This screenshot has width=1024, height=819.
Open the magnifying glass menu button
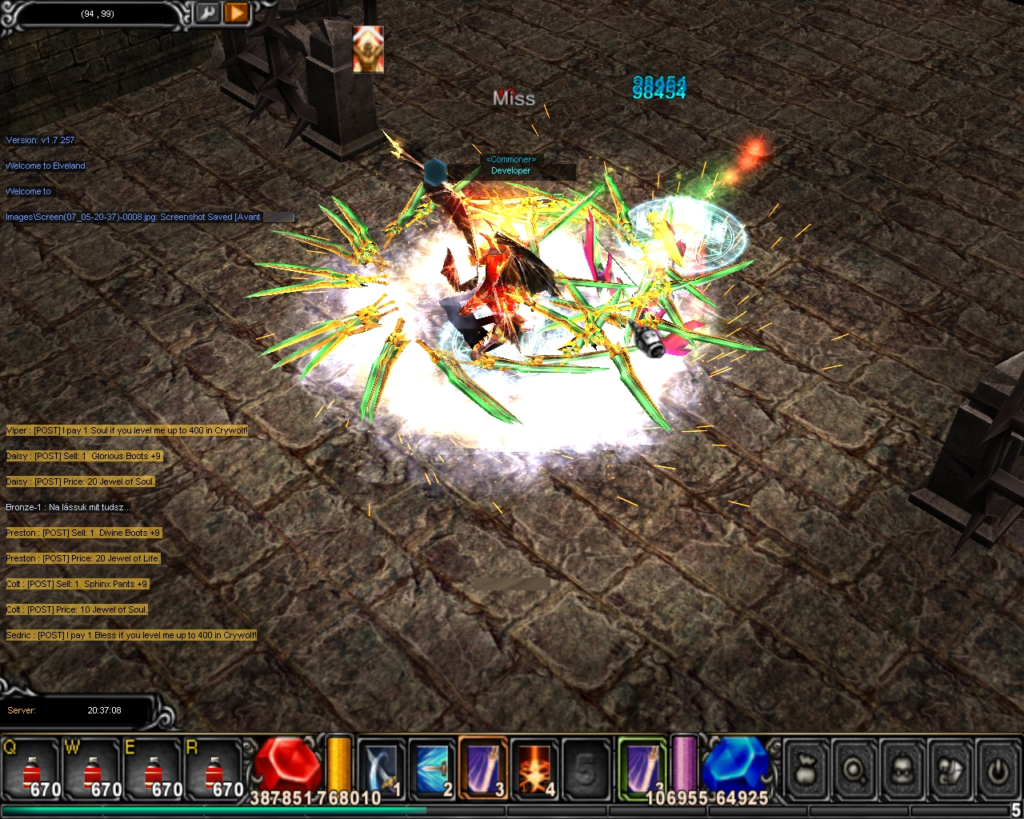[853, 767]
